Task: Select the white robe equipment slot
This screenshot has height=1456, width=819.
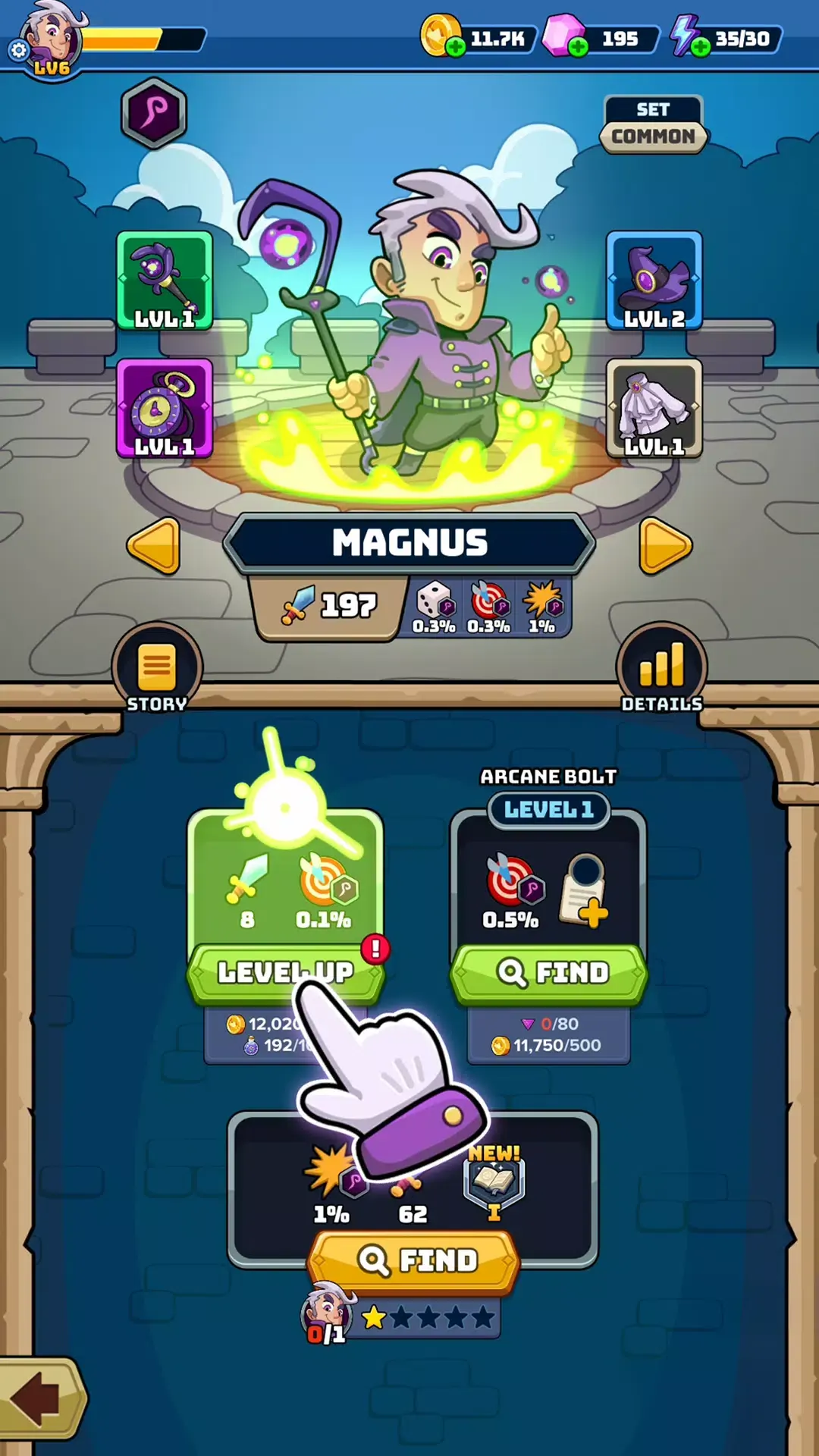Action: (654, 408)
